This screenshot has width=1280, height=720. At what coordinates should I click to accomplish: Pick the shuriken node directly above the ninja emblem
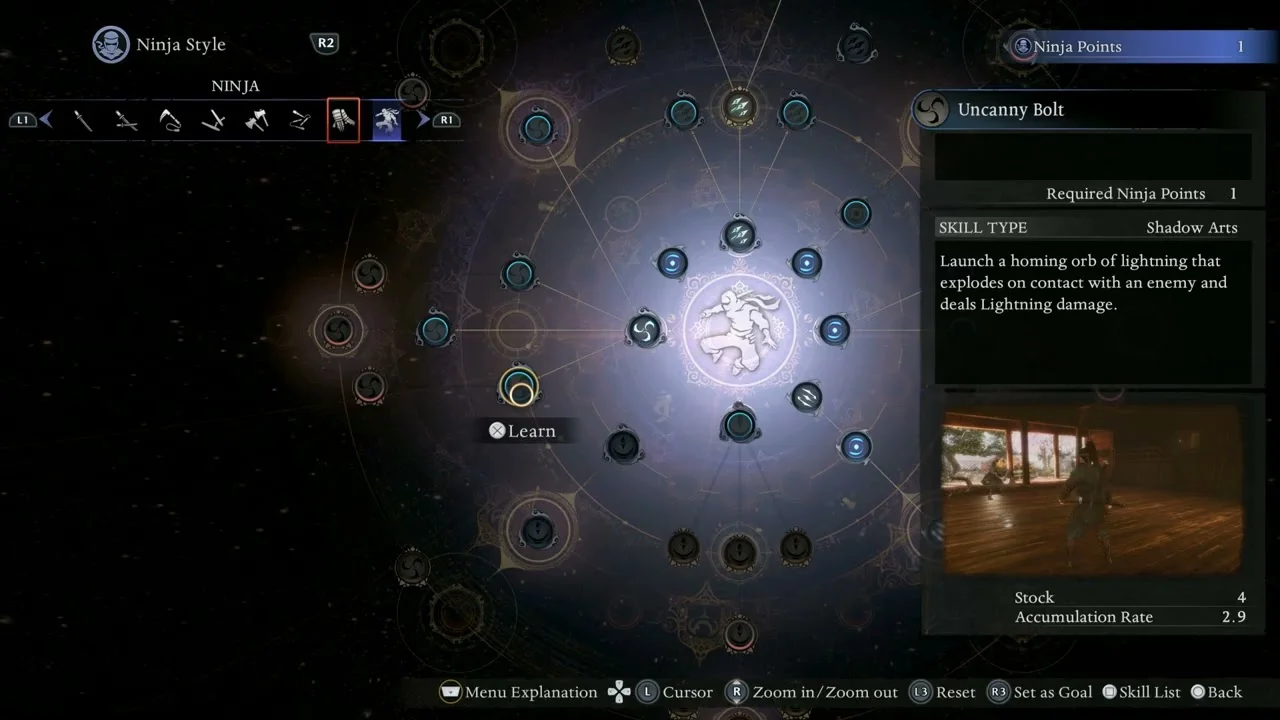[x=739, y=236]
